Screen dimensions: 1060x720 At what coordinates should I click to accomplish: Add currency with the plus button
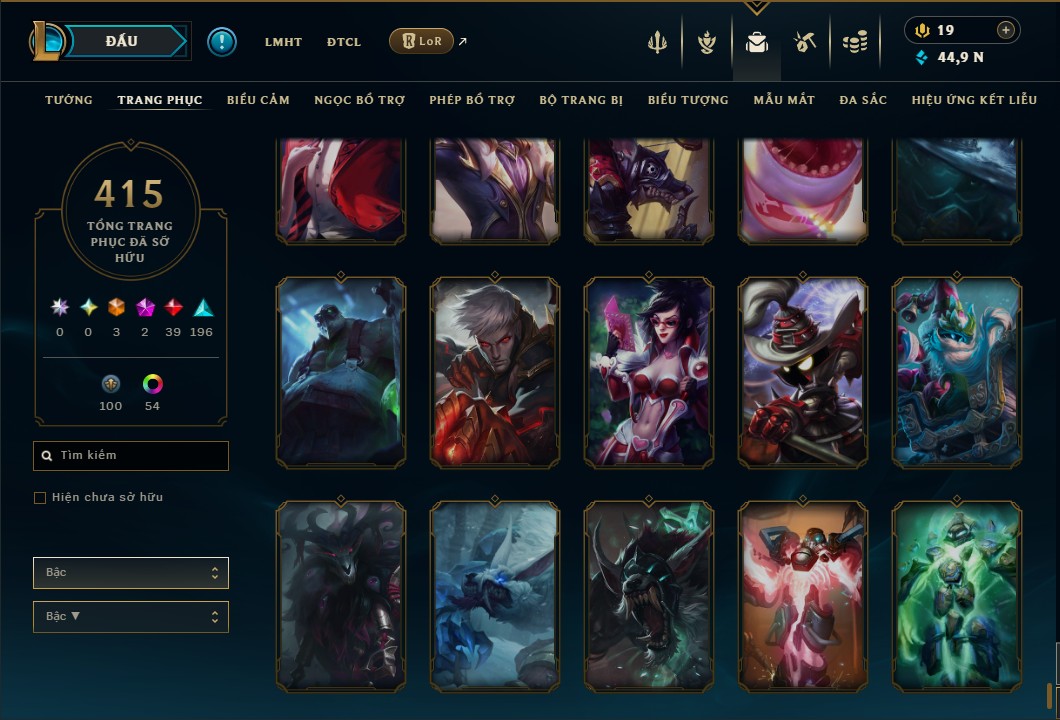click(x=1005, y=30)
